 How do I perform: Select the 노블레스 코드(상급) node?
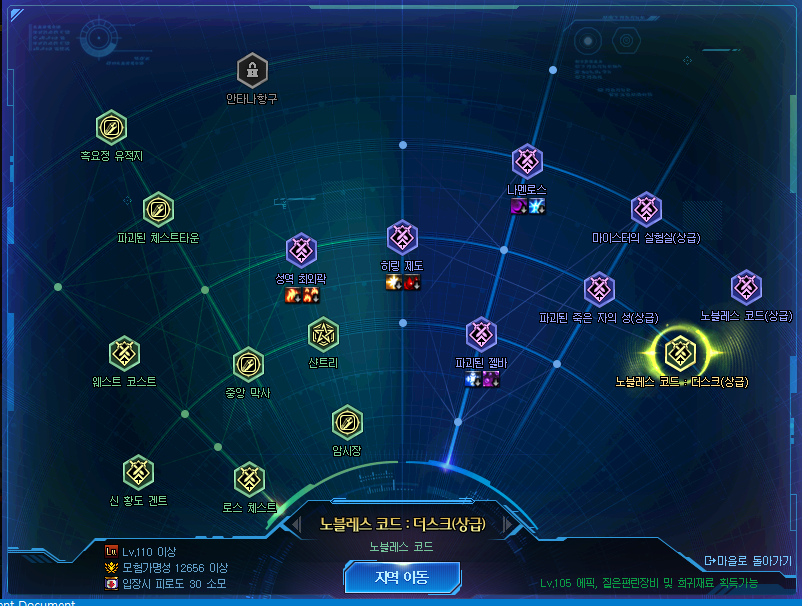[746, 287]
